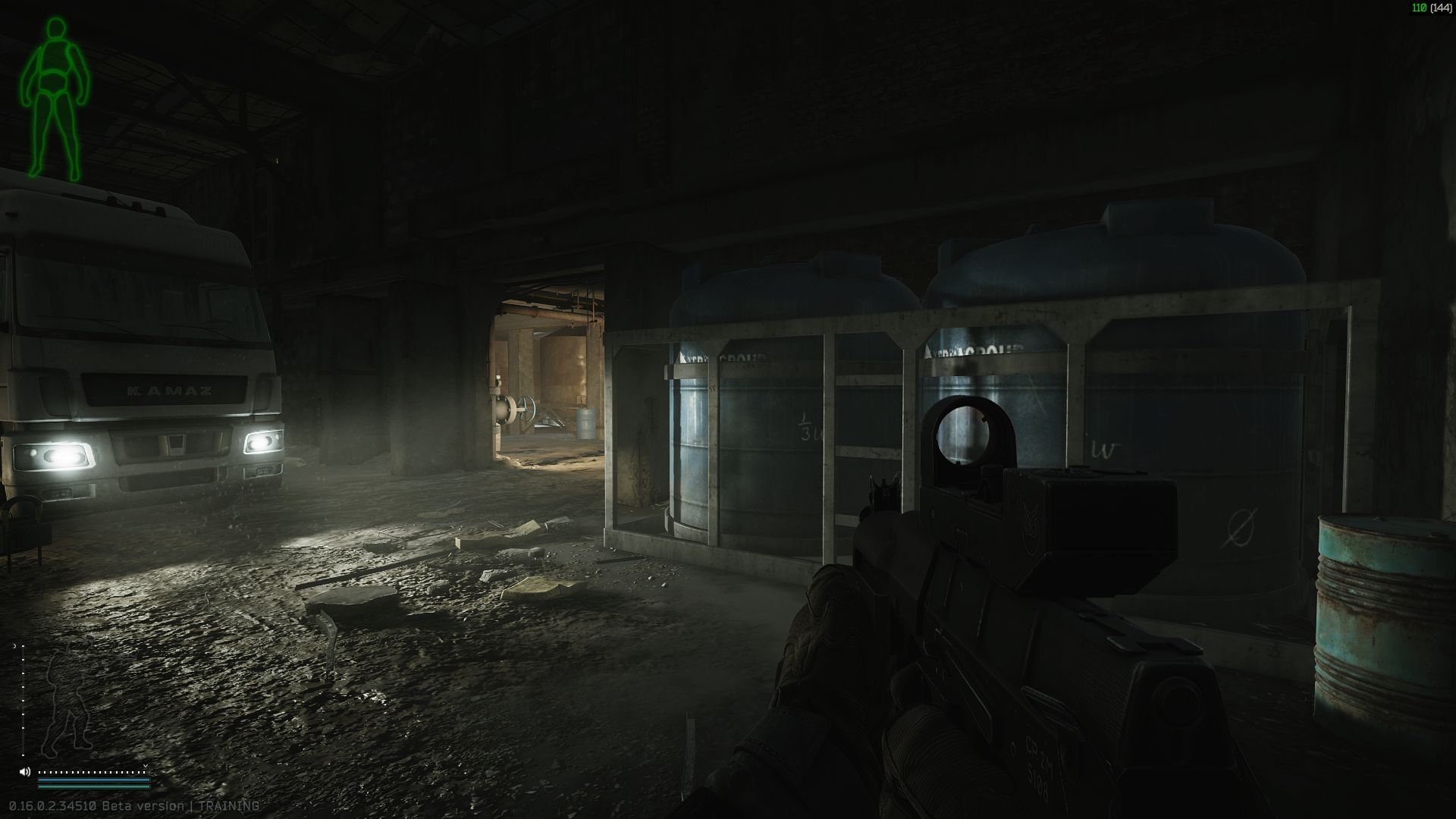Open the small chevron near the stamina bar
Image resolution: width=1456 pixels, height=819 pixels.
tap(146, 766)
